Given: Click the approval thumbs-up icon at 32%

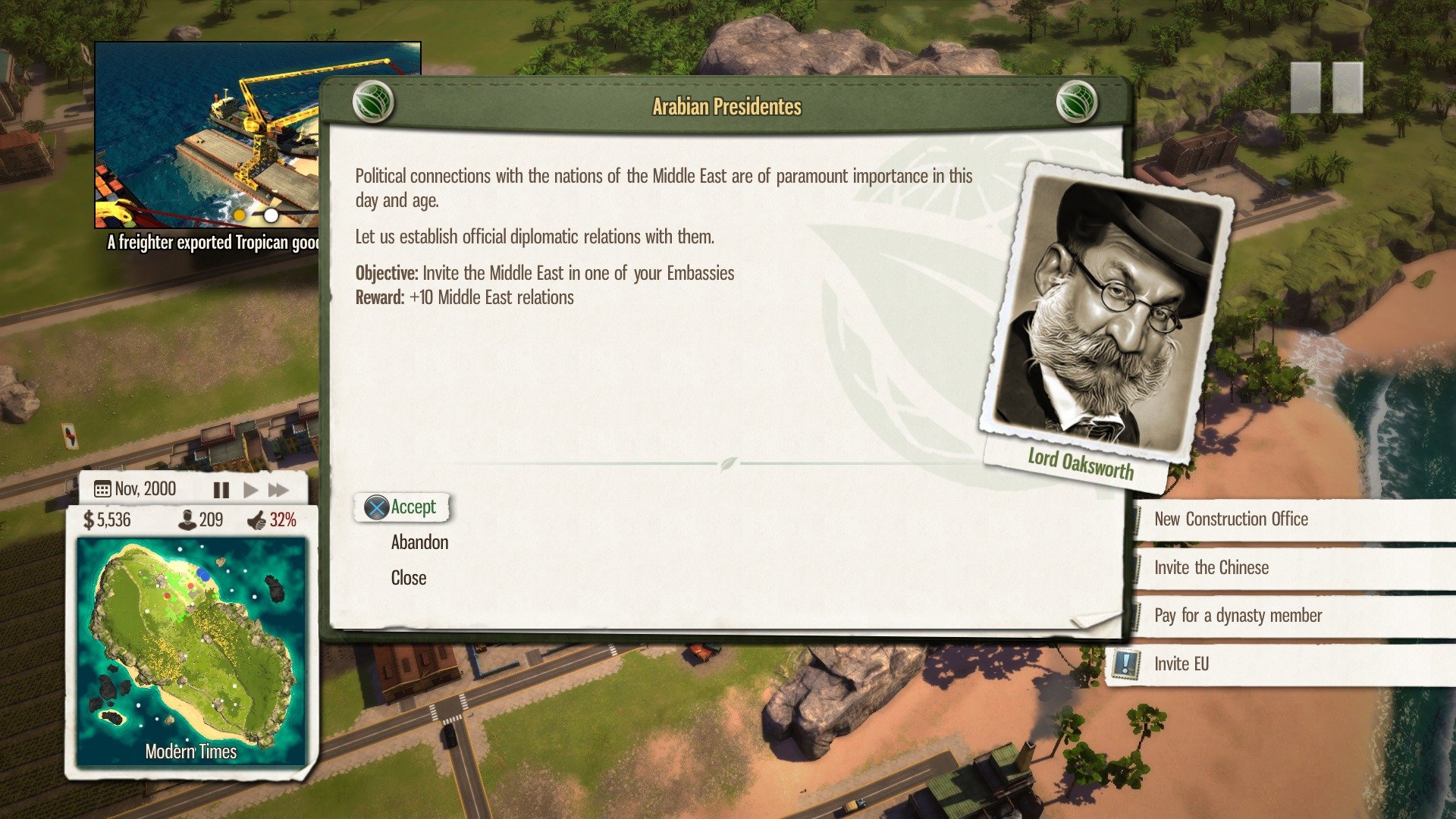Looking at the screenshot, I should click(258, 520).
